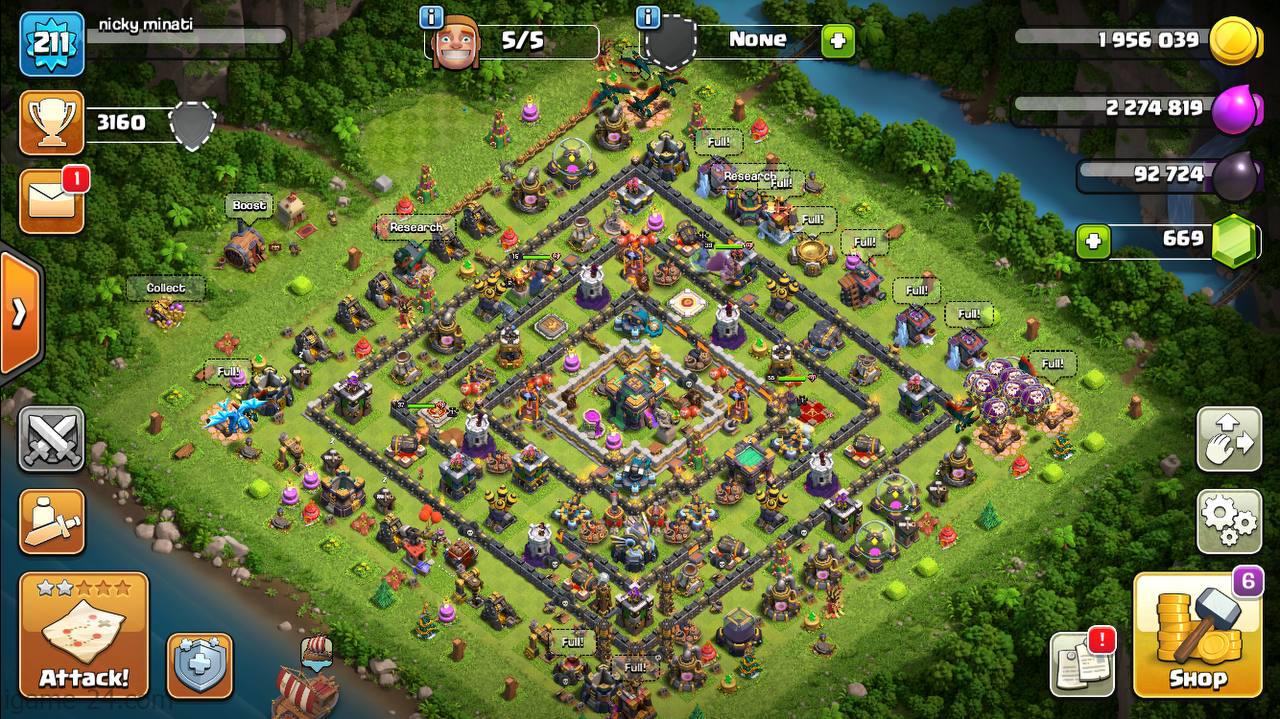Viewport: 1280px width, 719px height.
Task: Open the Attack map button
Action: click(x=84, y=635)
